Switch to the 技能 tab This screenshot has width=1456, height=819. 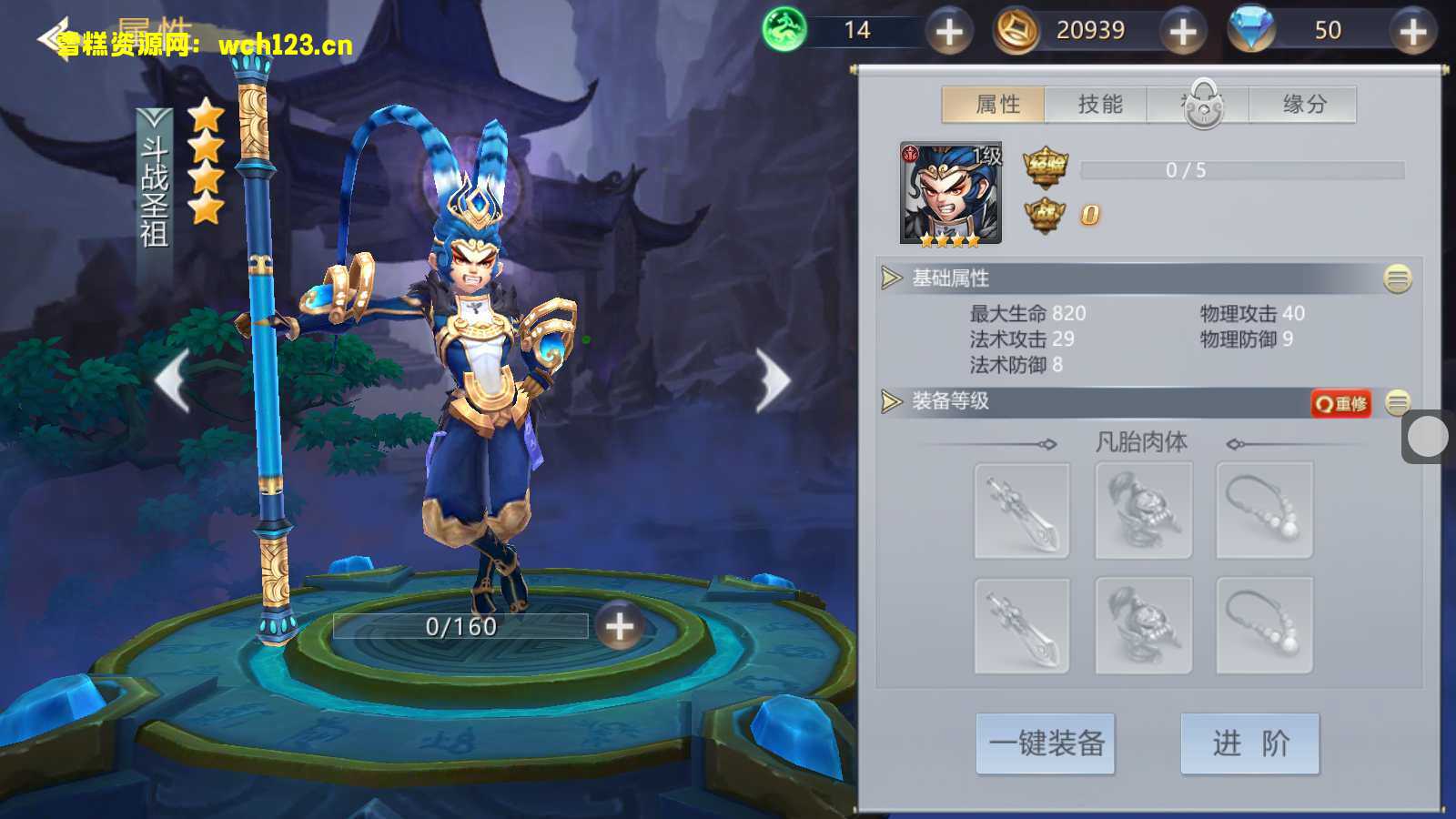[1099, 104]
